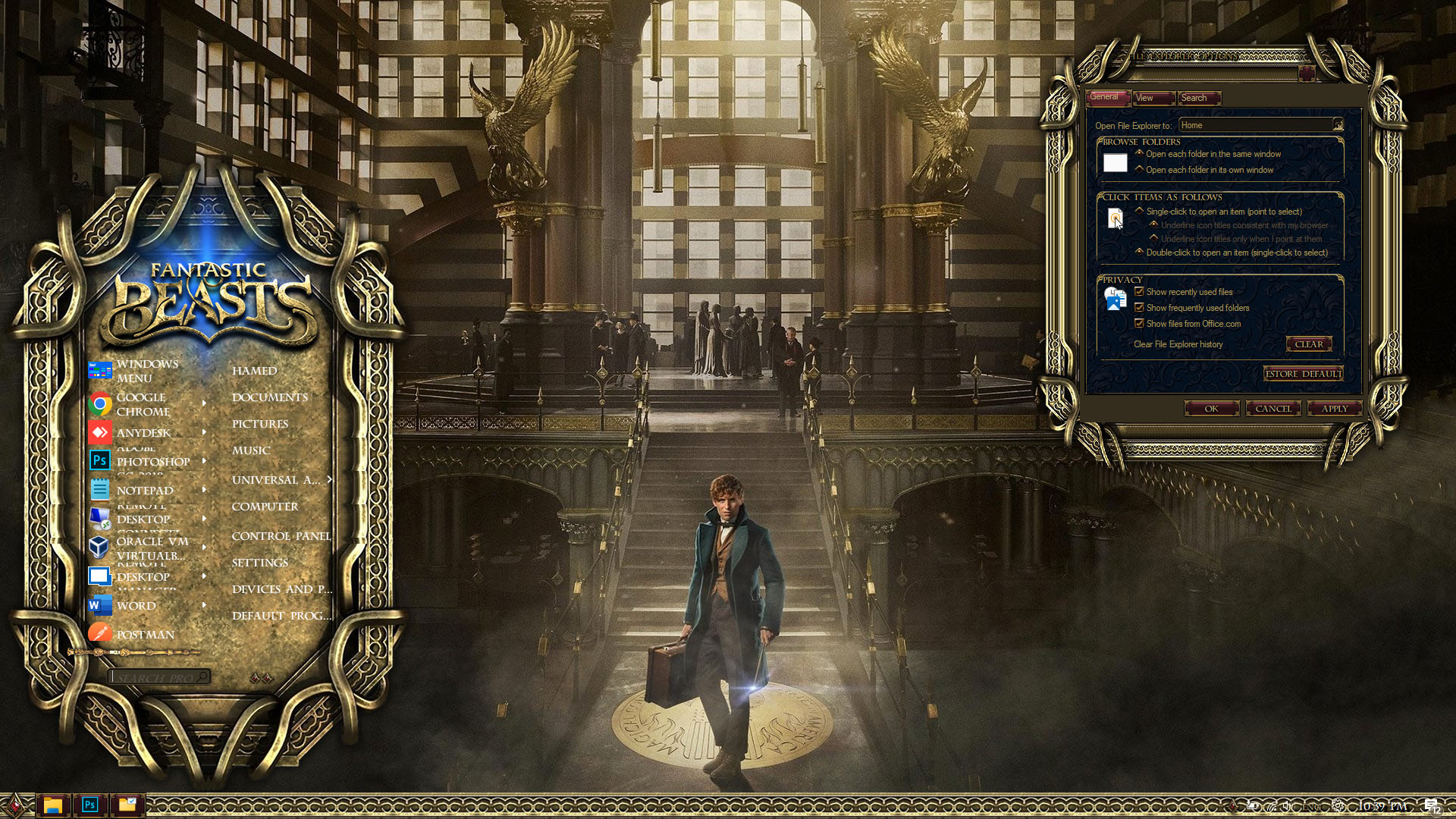Screen dimensions: 1456x819
Task: Toggle 'Show recently used files' checkbox
Action: pyautogui.click(x=1139, y=292)
